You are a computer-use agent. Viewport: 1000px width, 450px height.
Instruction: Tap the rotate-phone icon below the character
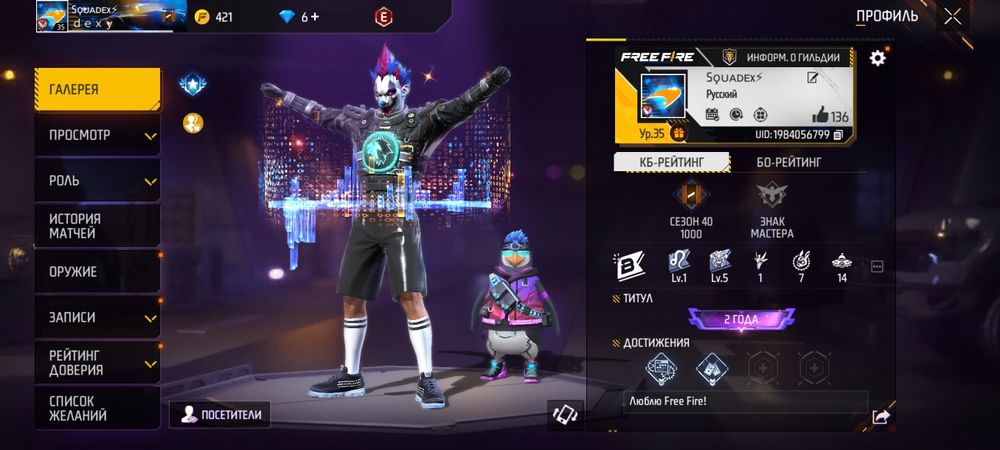(x=565, y=414)
